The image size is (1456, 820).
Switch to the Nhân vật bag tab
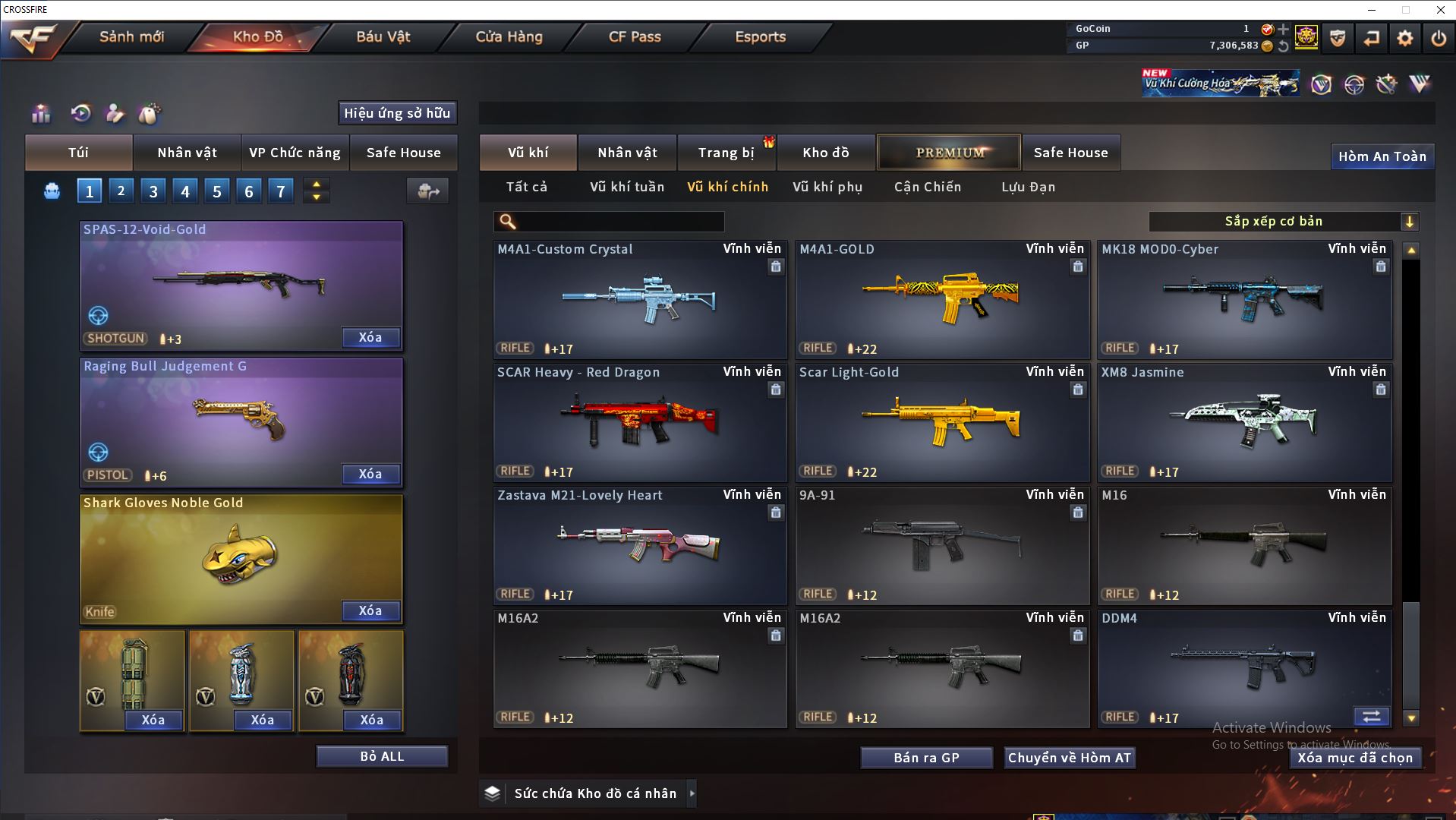coord(187,153)
